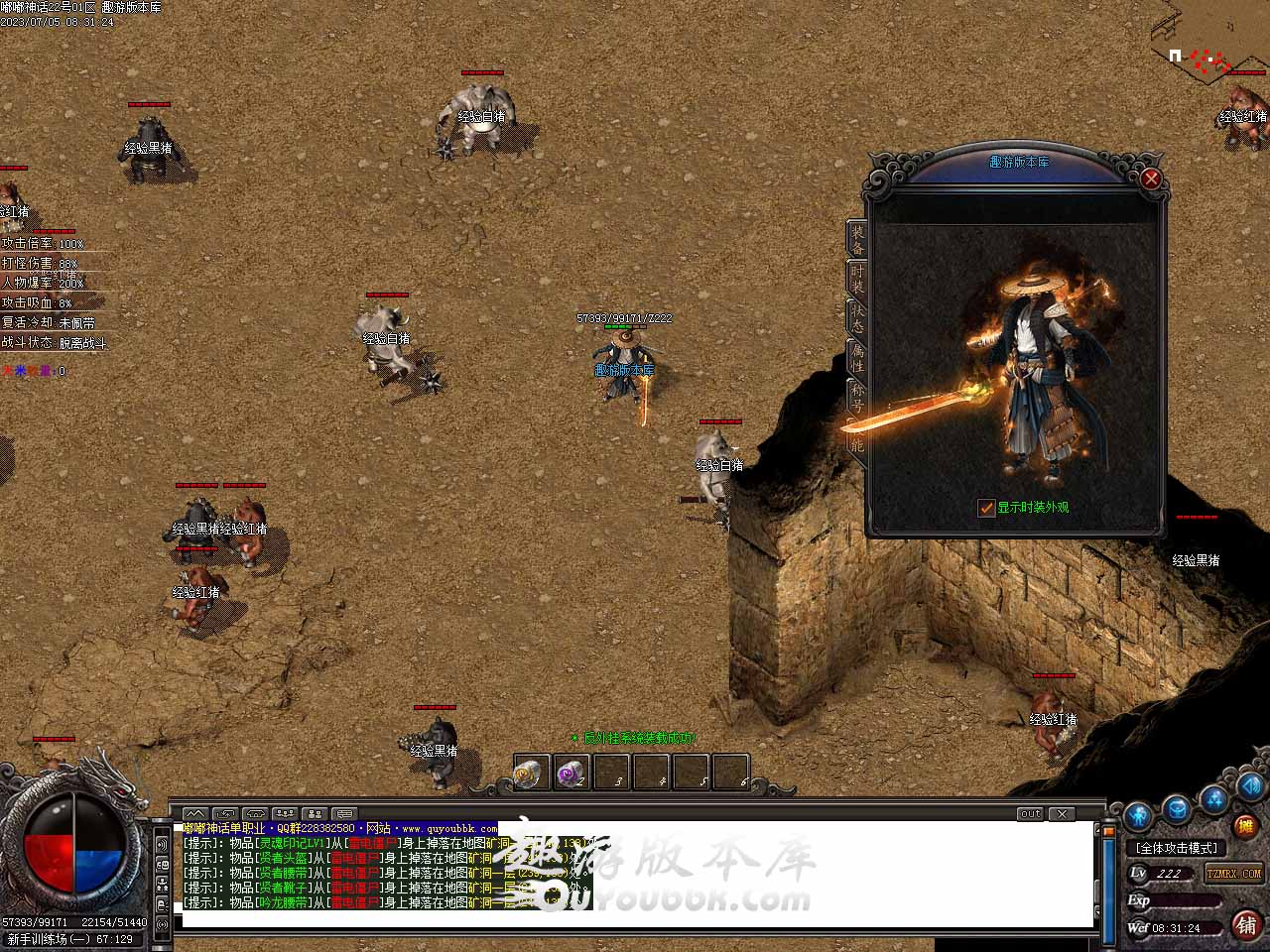This screenshot has height=952, width=1270.
Task: Open the 时装 fashion tab
Action: [857, 278]
